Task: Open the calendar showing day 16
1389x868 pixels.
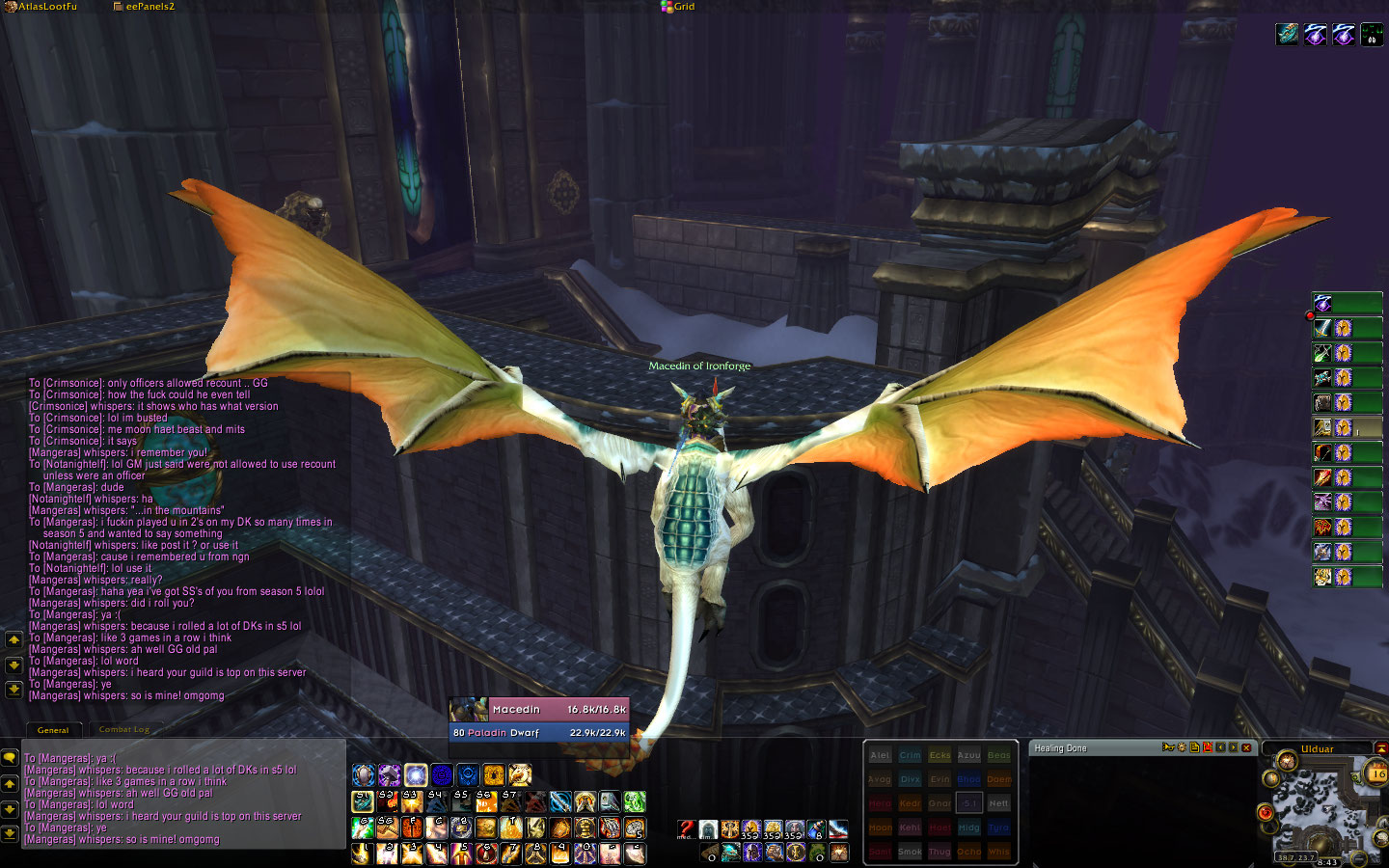Action: [1377, 773]
